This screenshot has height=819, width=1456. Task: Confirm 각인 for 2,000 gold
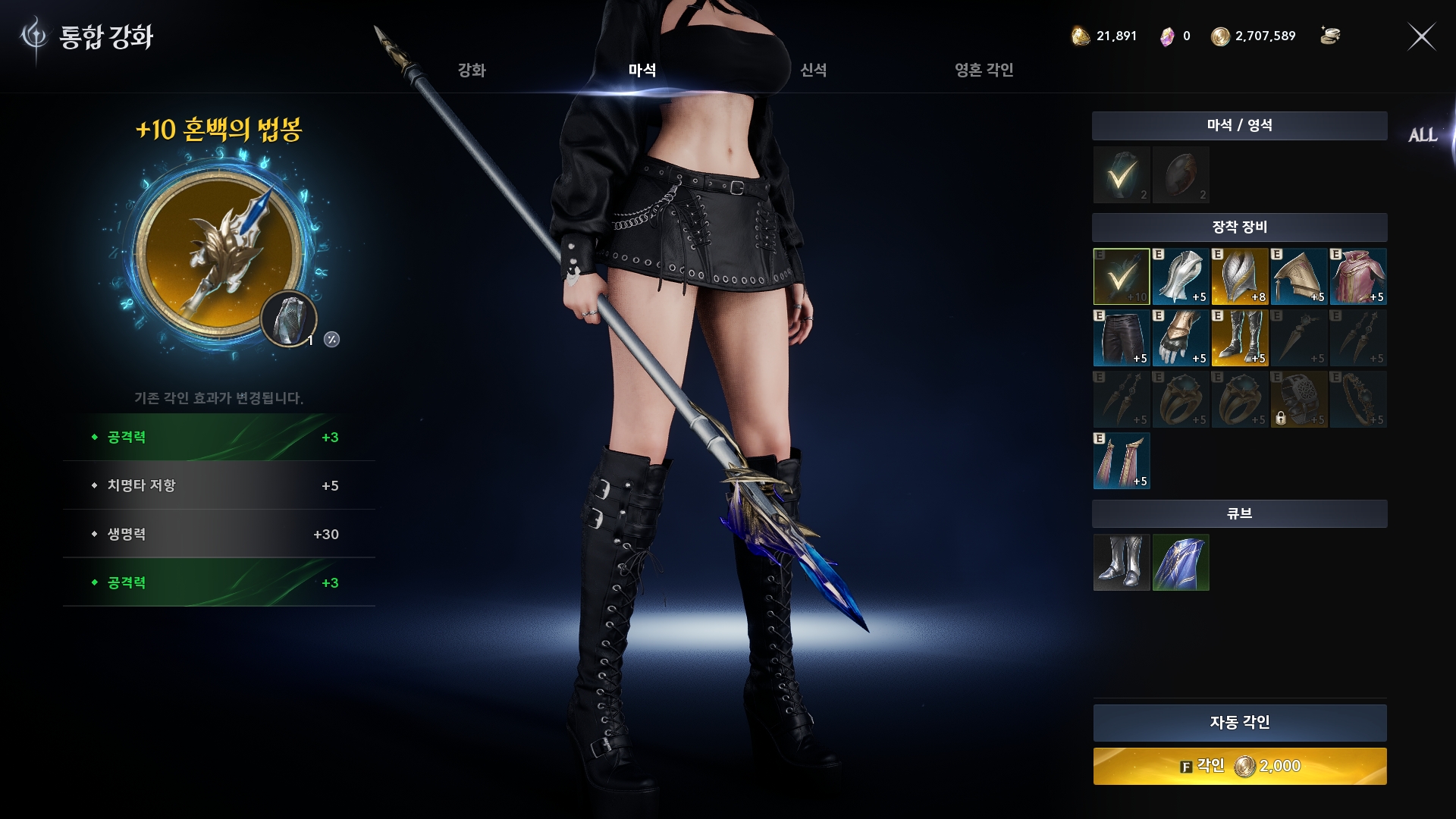pos(1239,766)
